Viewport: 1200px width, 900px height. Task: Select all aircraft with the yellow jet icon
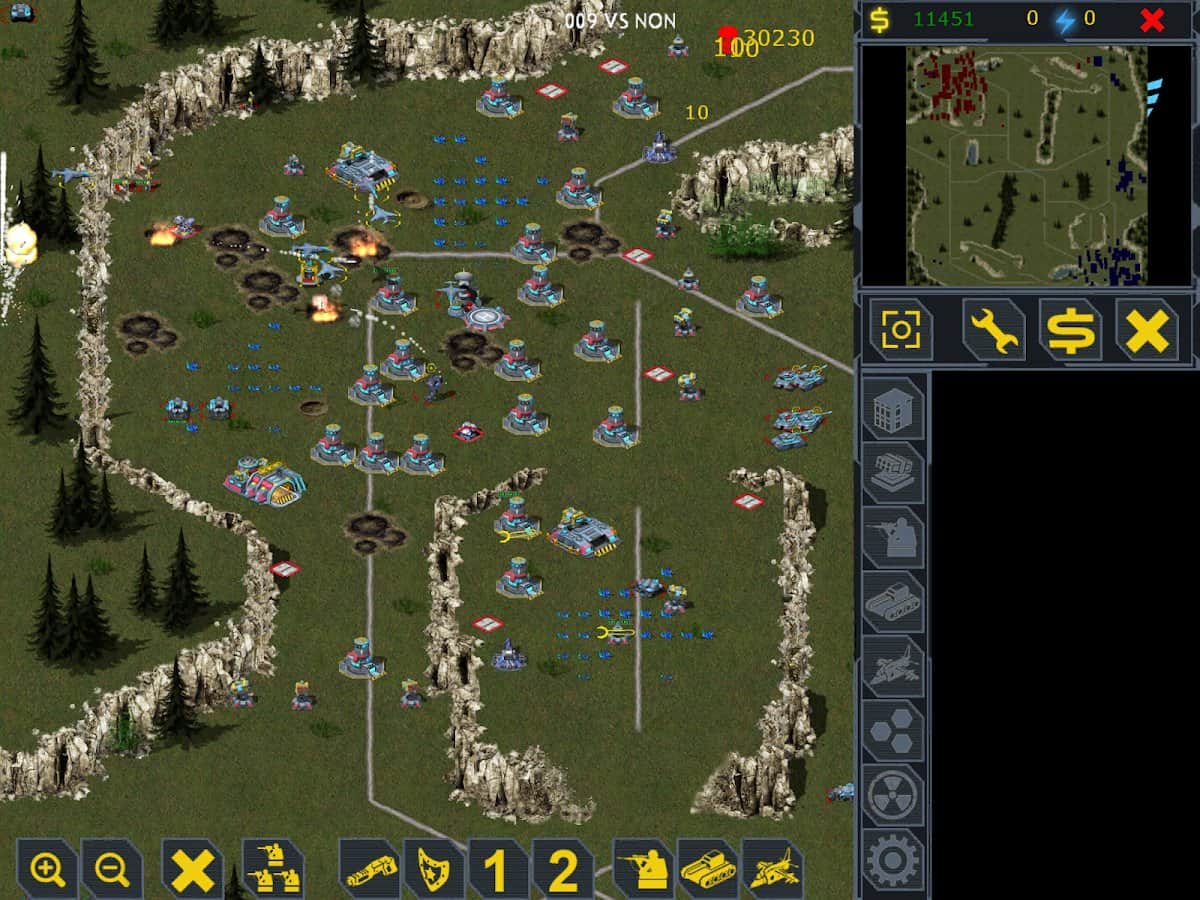coord(772,869)
